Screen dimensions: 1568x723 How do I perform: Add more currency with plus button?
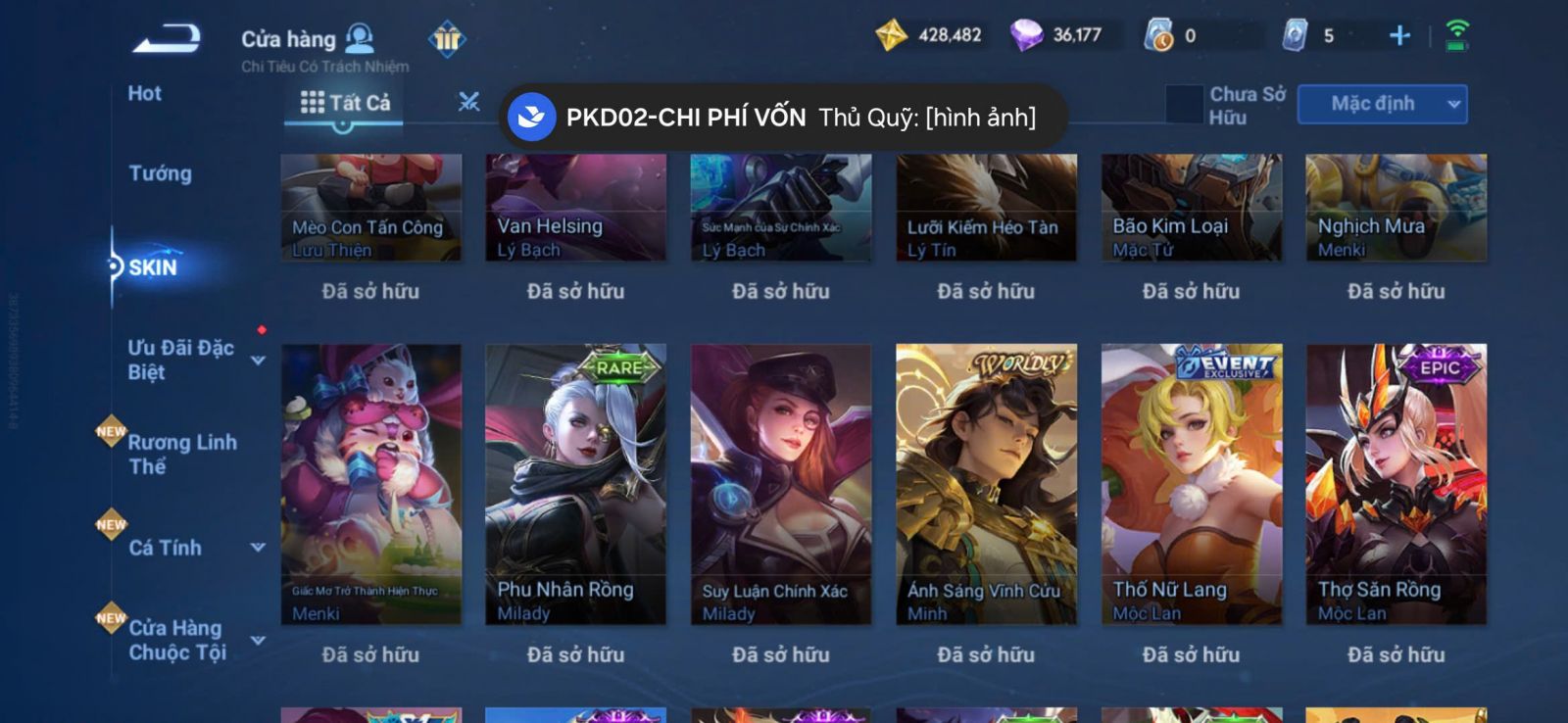[1399, 36]
